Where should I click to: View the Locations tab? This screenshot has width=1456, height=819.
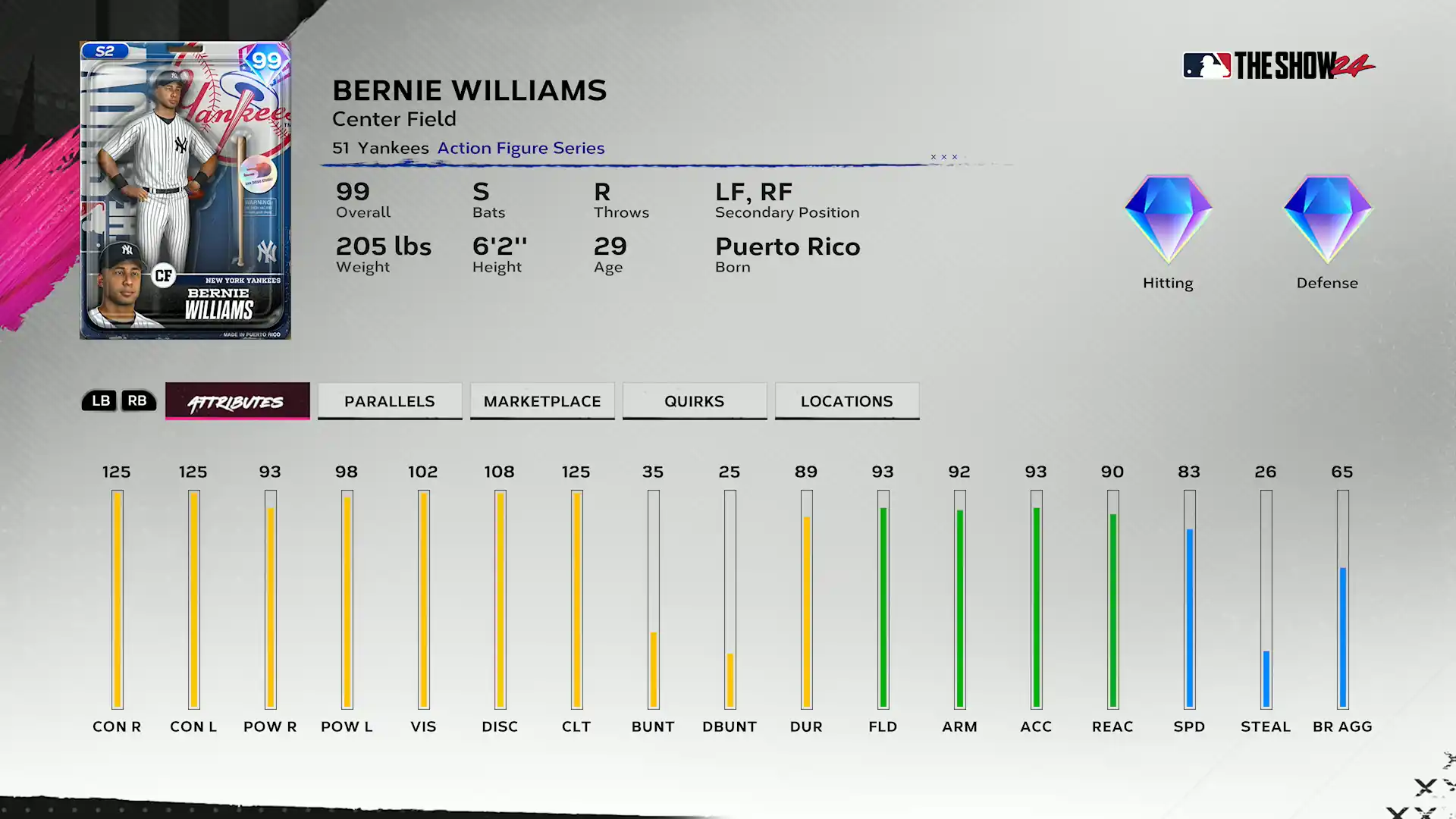tap(847, 401)
